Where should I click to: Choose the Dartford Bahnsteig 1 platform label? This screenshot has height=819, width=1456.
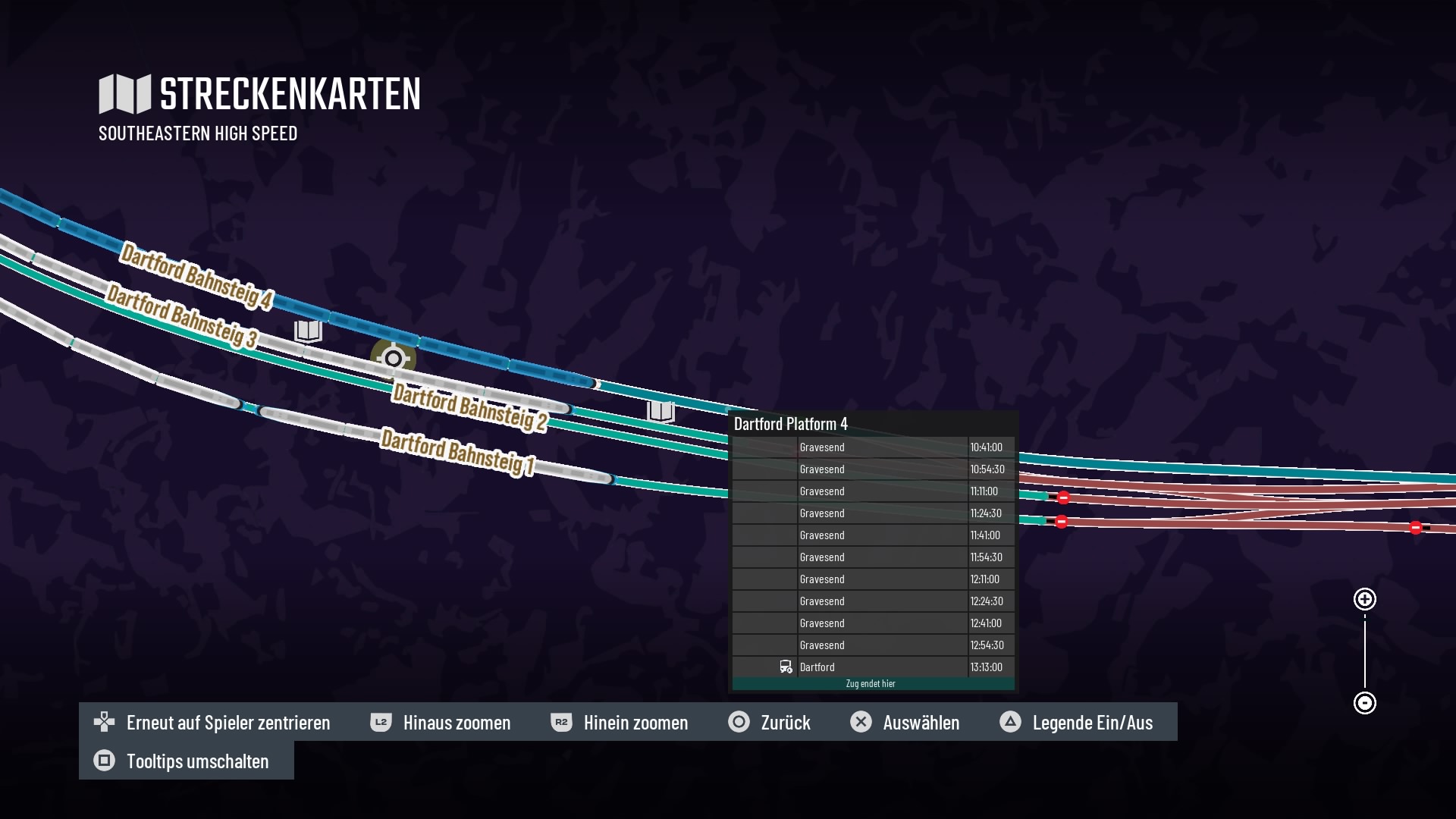(x=458, y=452)
